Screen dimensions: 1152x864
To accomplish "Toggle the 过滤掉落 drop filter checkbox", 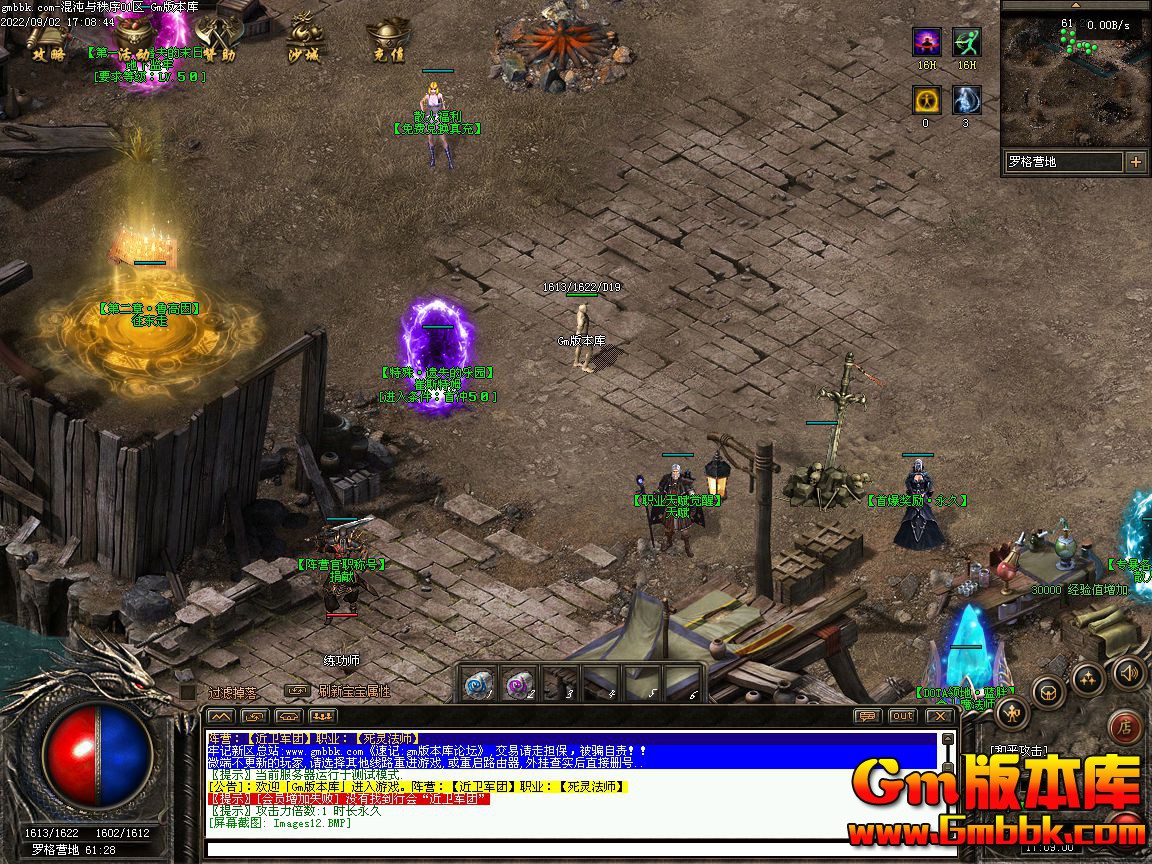I will pos(188,691).
